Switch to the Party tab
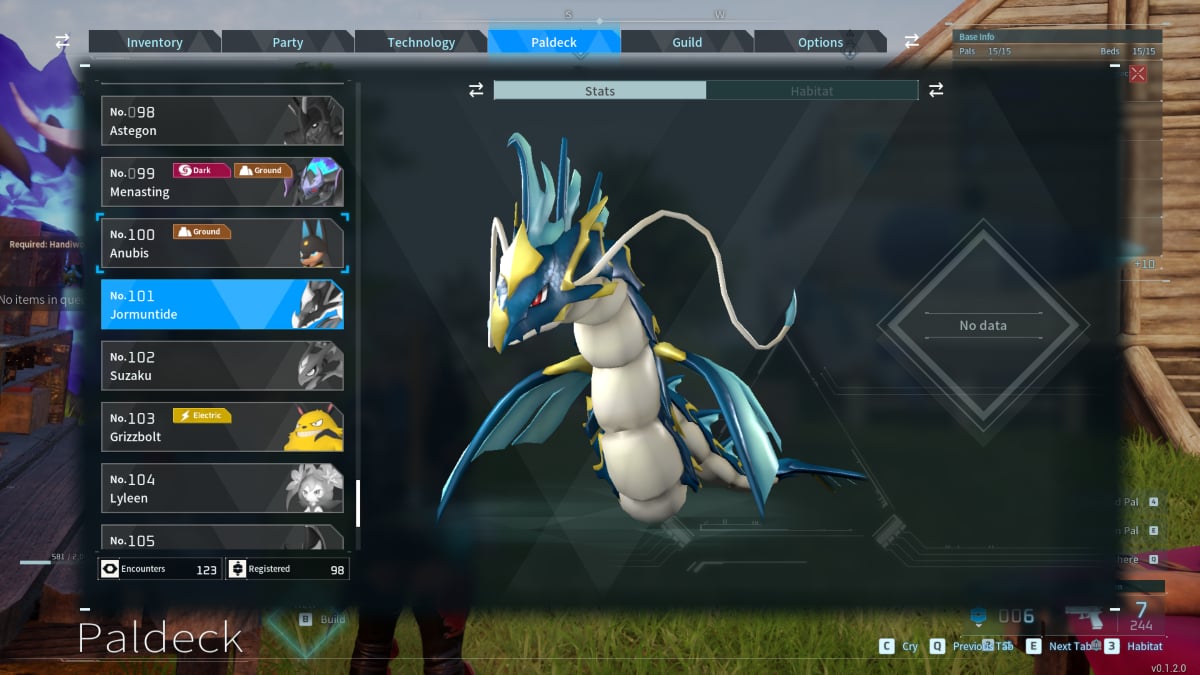Image resolution: width=1200 pixels, height=675 pixels. (287, 42)
